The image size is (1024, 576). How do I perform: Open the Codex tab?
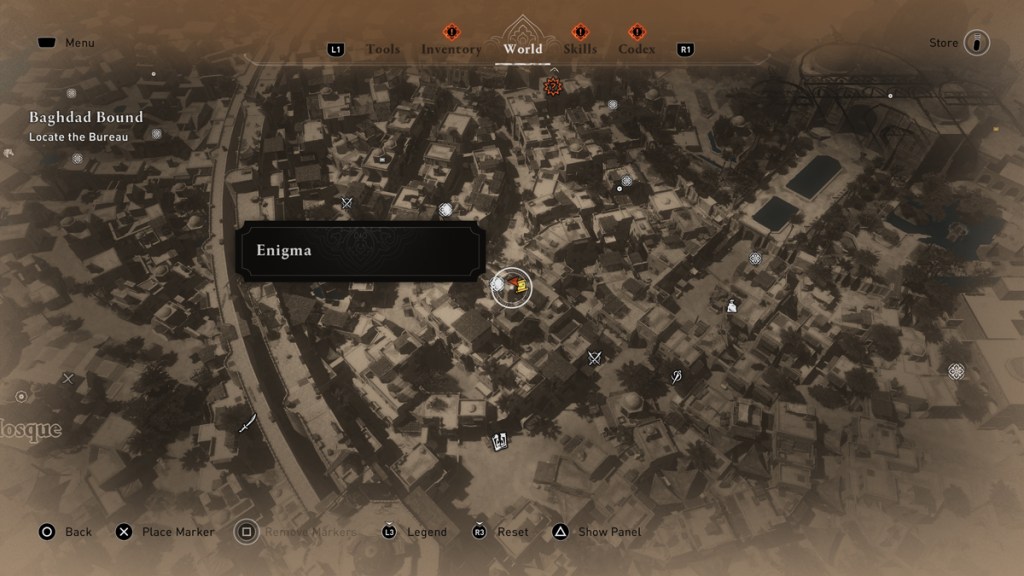point(637,49)
